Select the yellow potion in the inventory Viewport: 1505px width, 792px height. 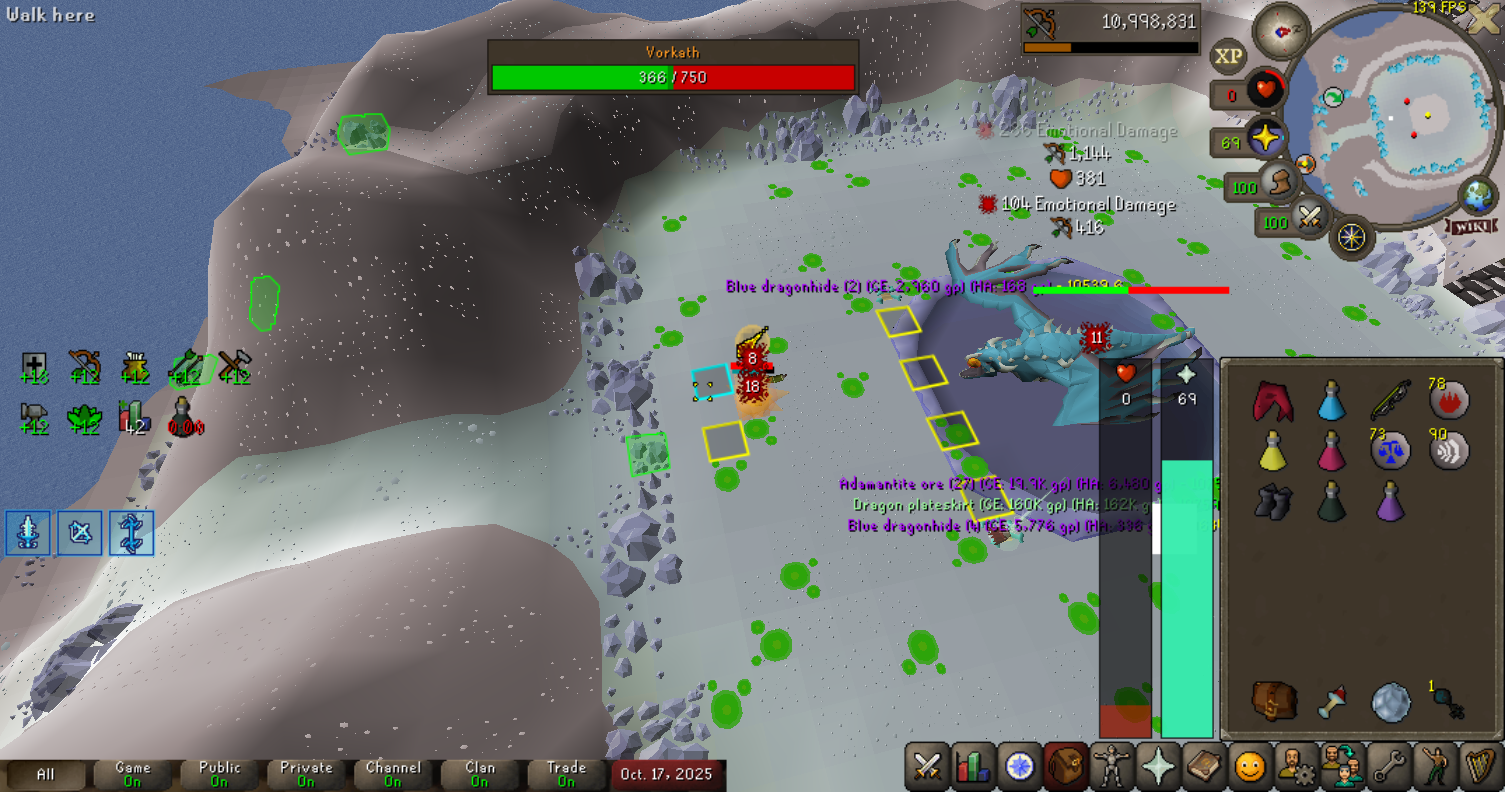click(x=1272, y=451)
